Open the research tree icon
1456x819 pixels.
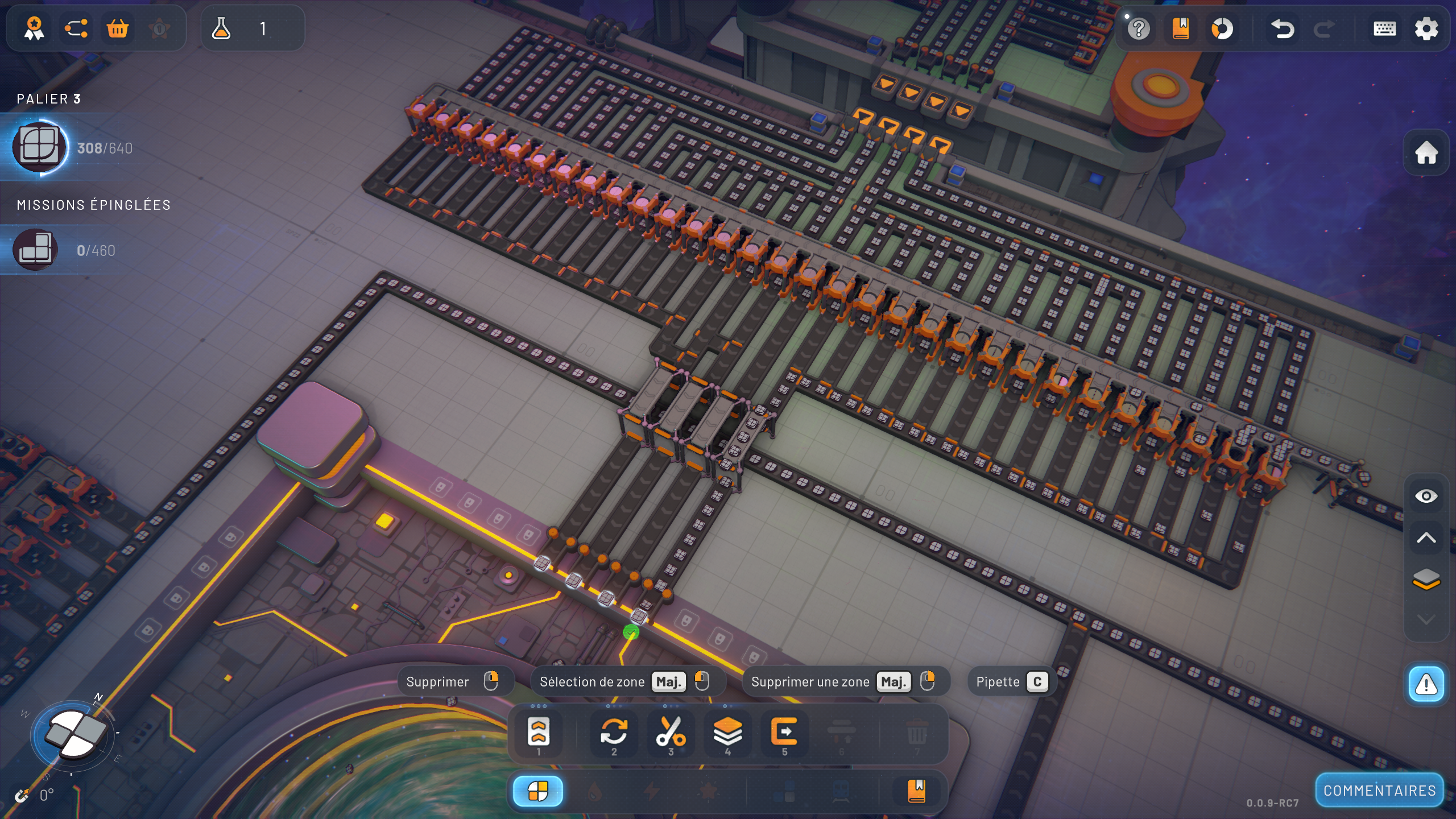point(76,28)
